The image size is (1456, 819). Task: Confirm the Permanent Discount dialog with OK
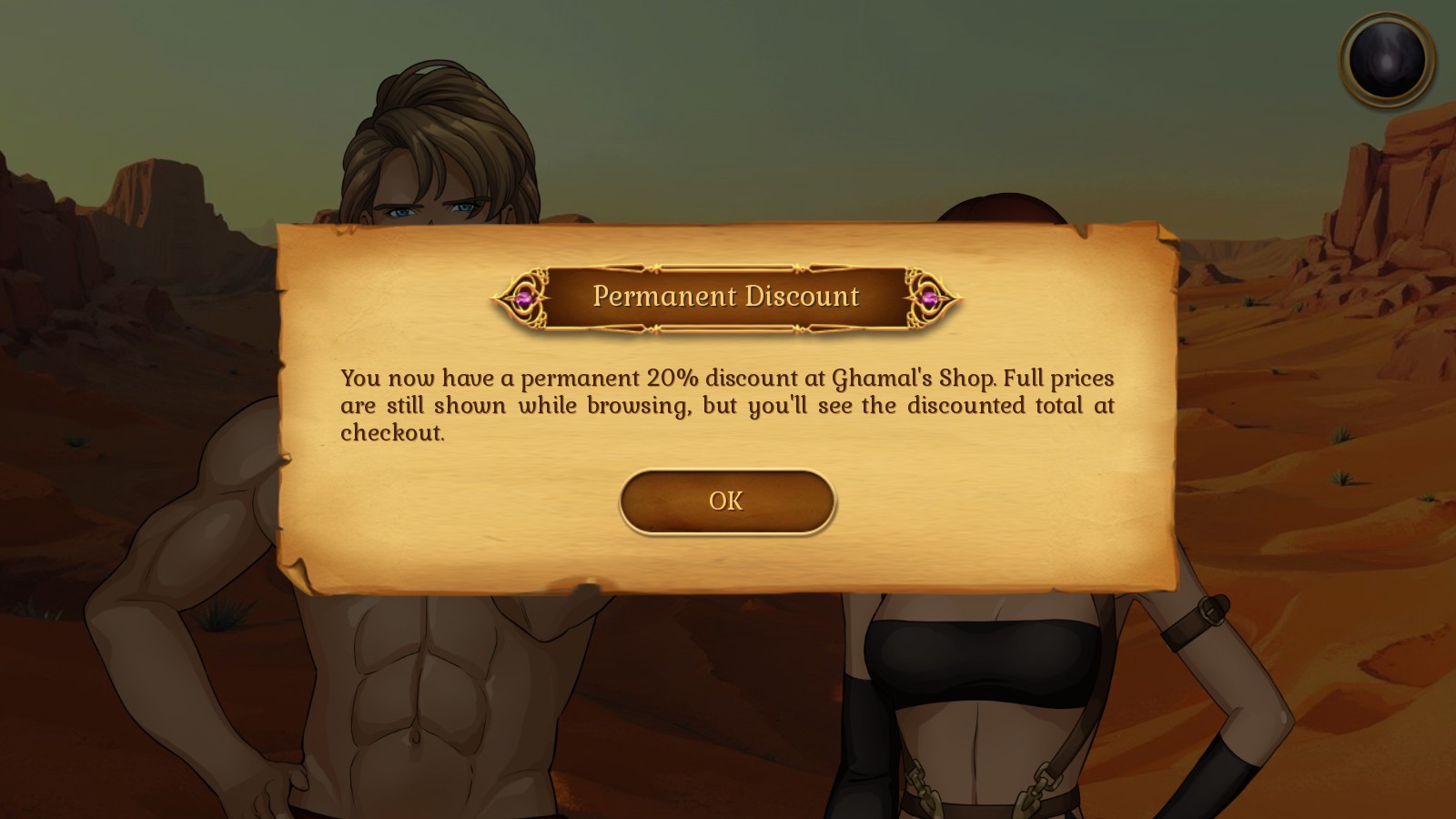(x=726, y=501)
